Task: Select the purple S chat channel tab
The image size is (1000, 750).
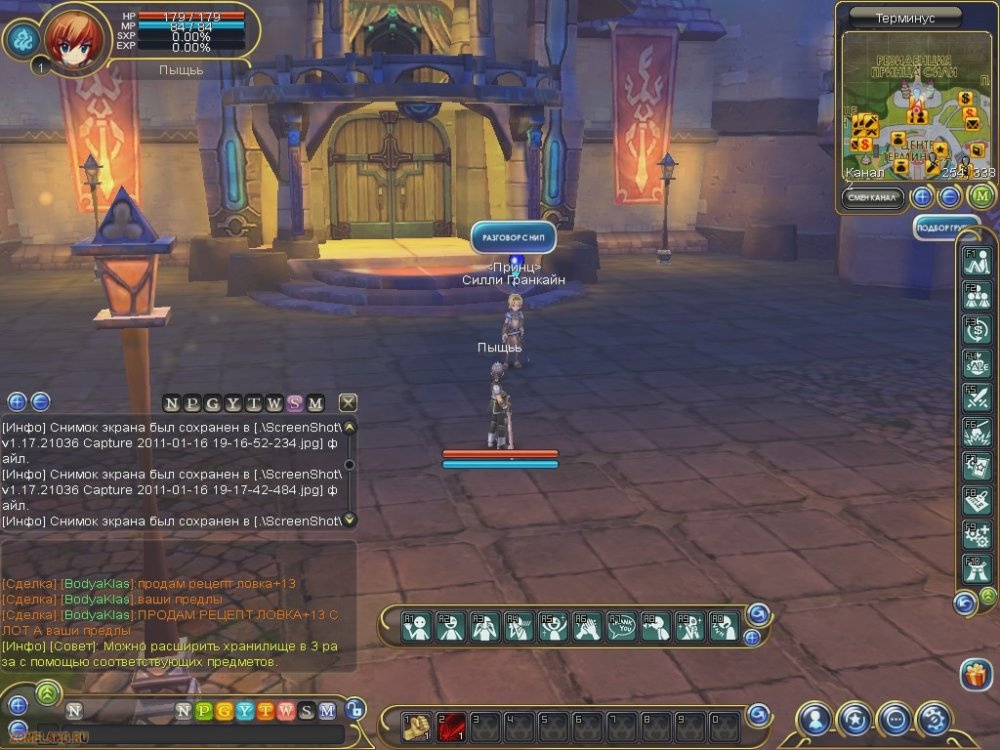Action: coord(294,403)
